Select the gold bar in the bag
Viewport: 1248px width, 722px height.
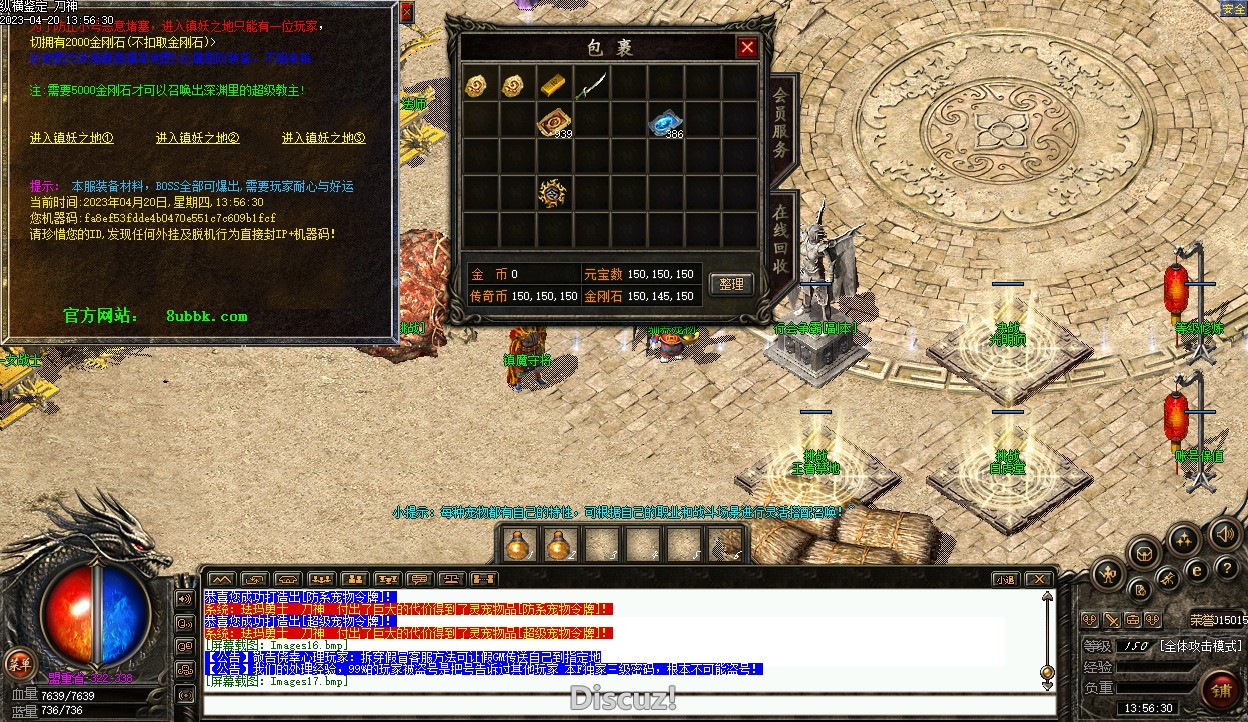[553, 85]
